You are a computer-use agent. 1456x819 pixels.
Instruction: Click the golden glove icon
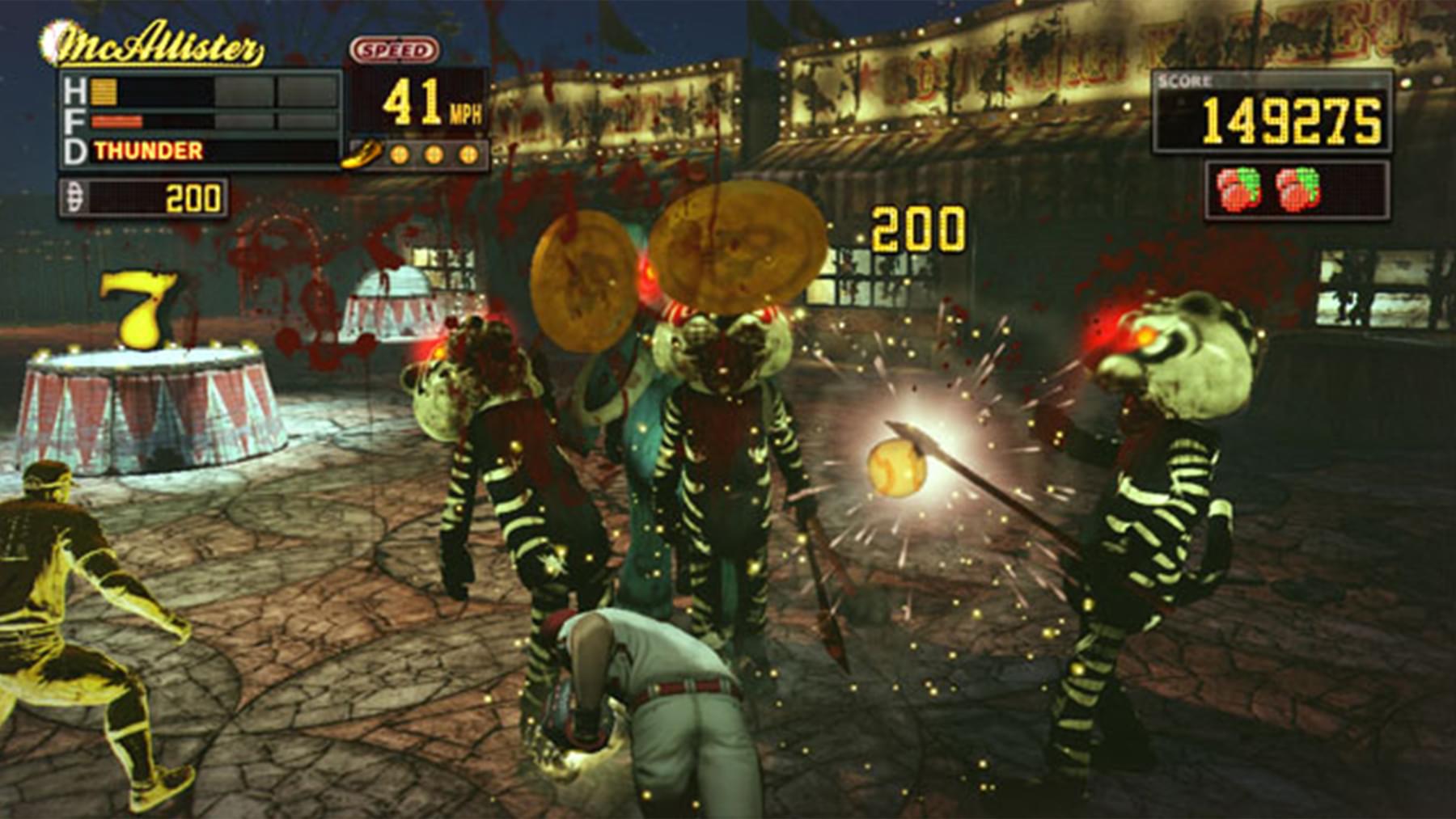[x=362, y=154]
